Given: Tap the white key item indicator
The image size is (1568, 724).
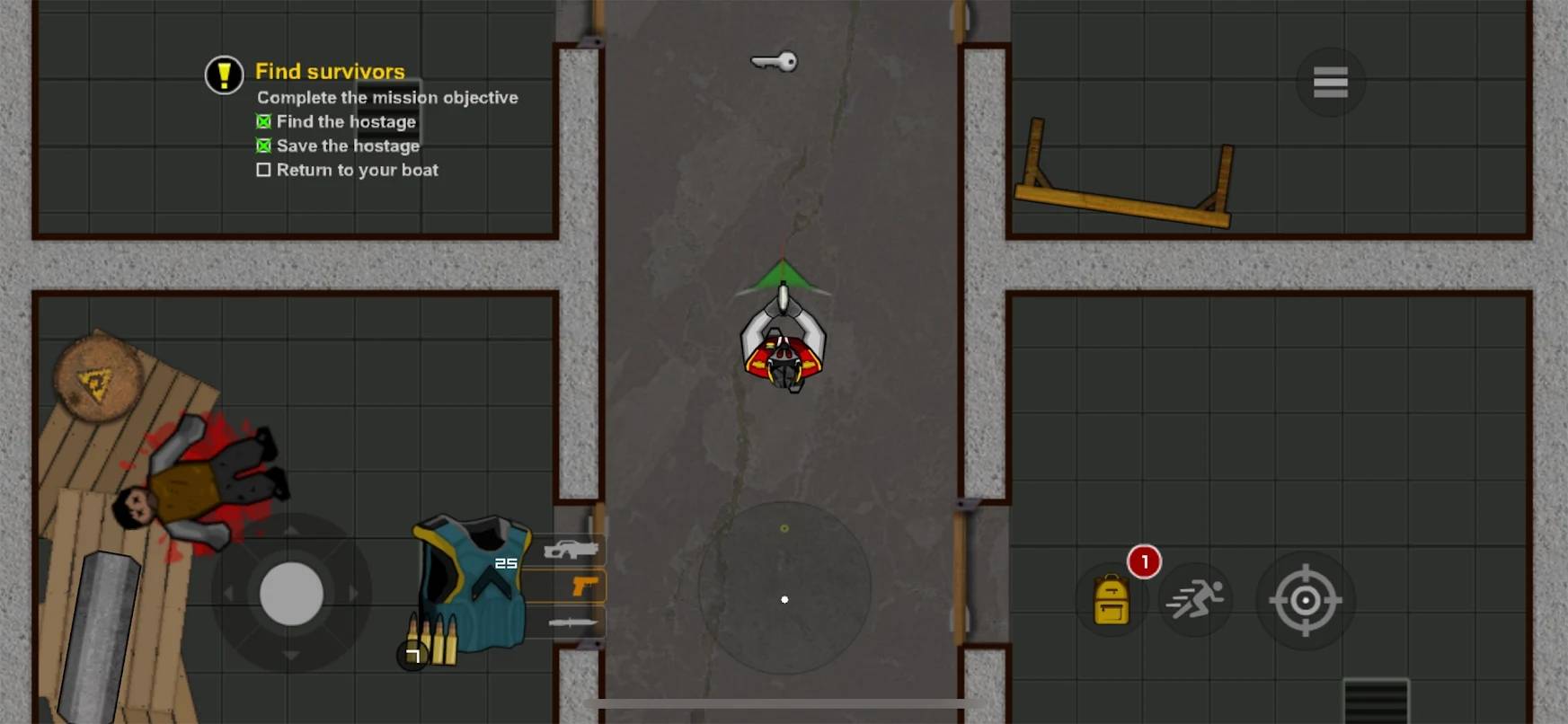Looking at the screenshot, I should [x=774, y=61].
